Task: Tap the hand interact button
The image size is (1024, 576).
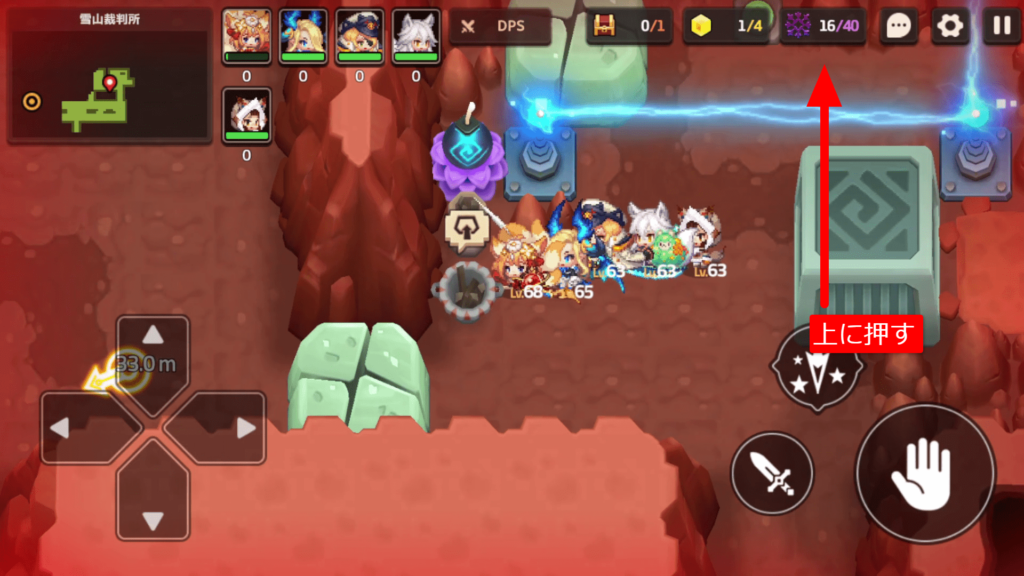Action: (925, 473)
